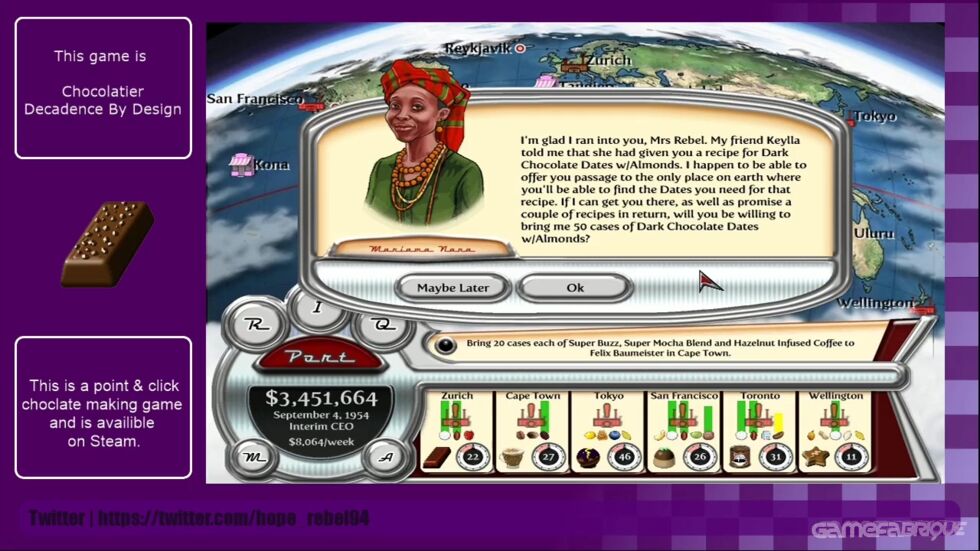The width and height of the screenshot is (980, 551).
Task: View the San Francisco factory card
Action: click(684, 431)
